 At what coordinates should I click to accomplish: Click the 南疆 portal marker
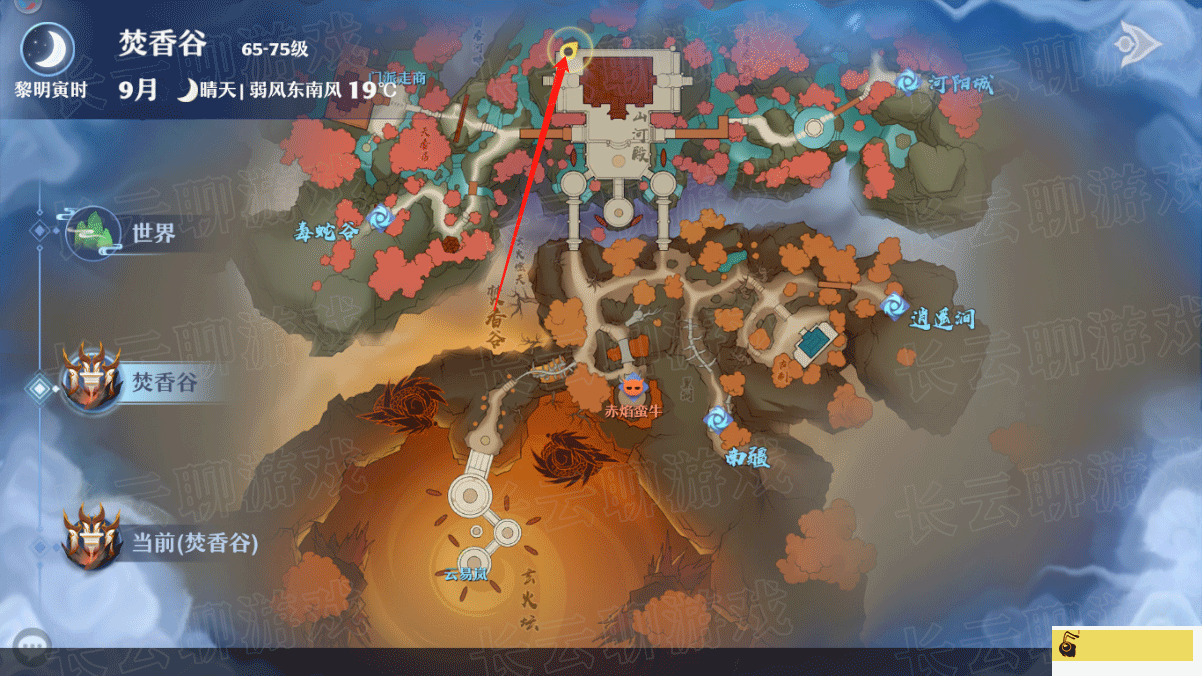point(716,421)
